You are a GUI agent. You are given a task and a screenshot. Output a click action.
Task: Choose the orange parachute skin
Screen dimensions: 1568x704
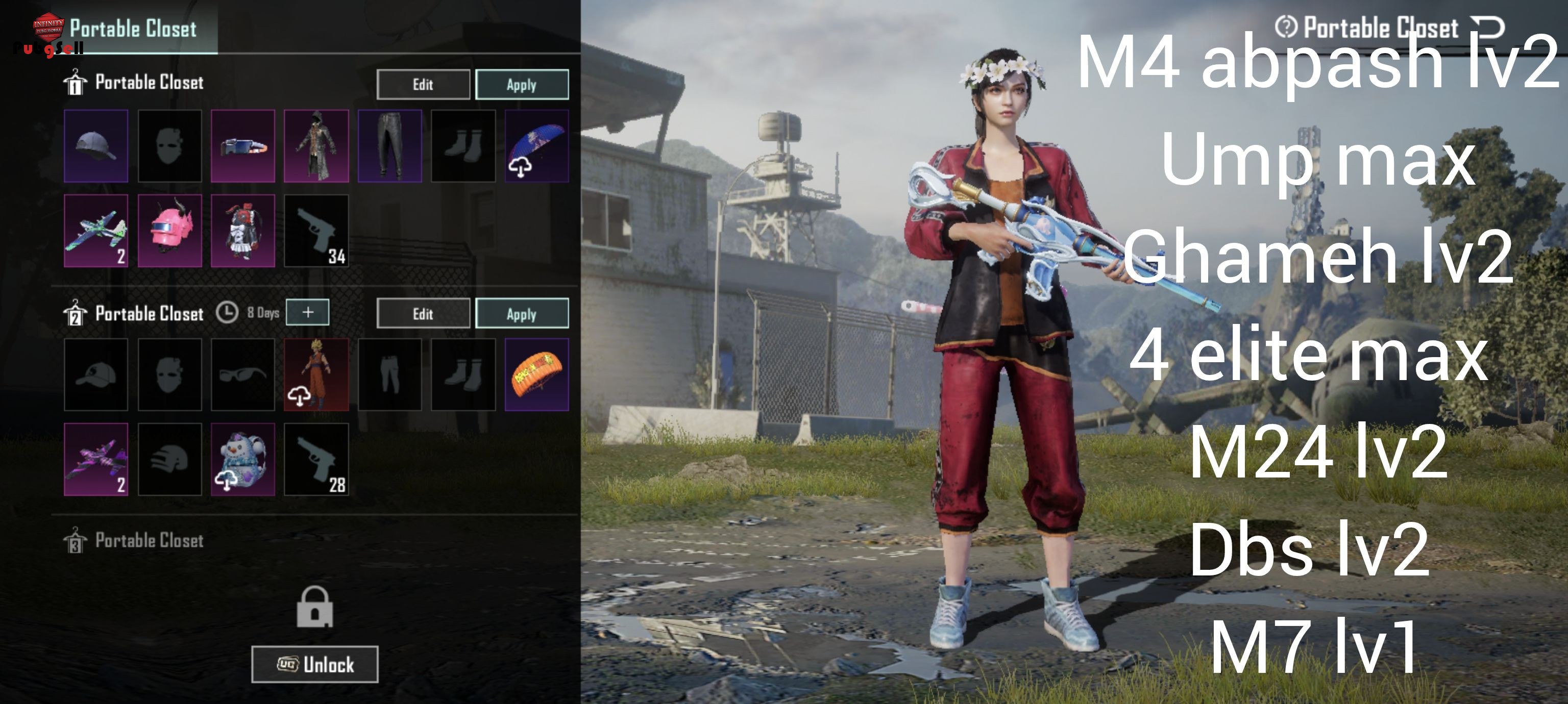[536, 374]
